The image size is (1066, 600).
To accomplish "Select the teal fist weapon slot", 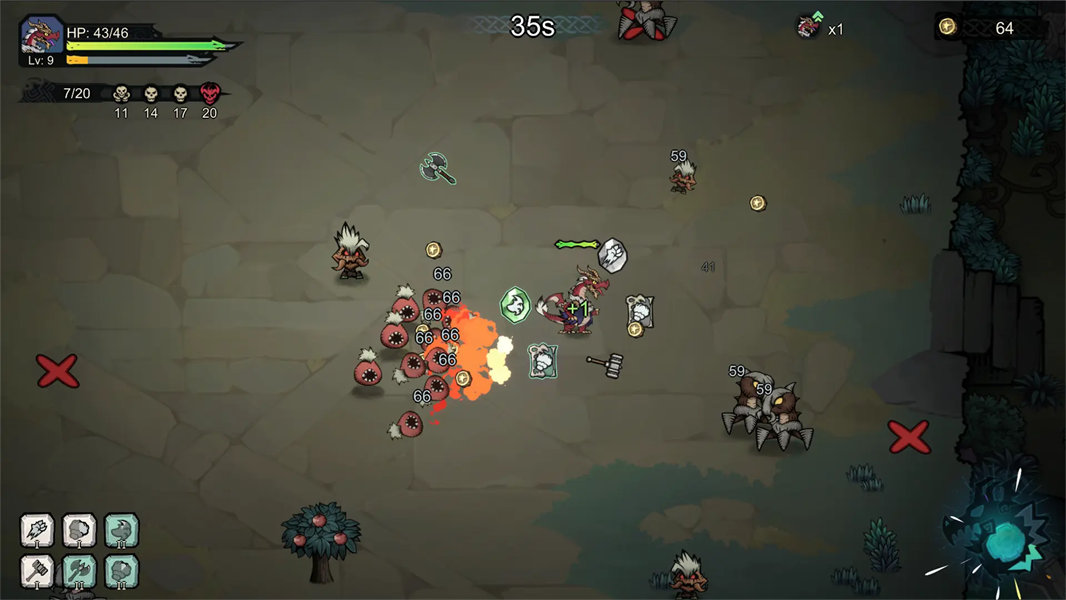I will [122, 572].
